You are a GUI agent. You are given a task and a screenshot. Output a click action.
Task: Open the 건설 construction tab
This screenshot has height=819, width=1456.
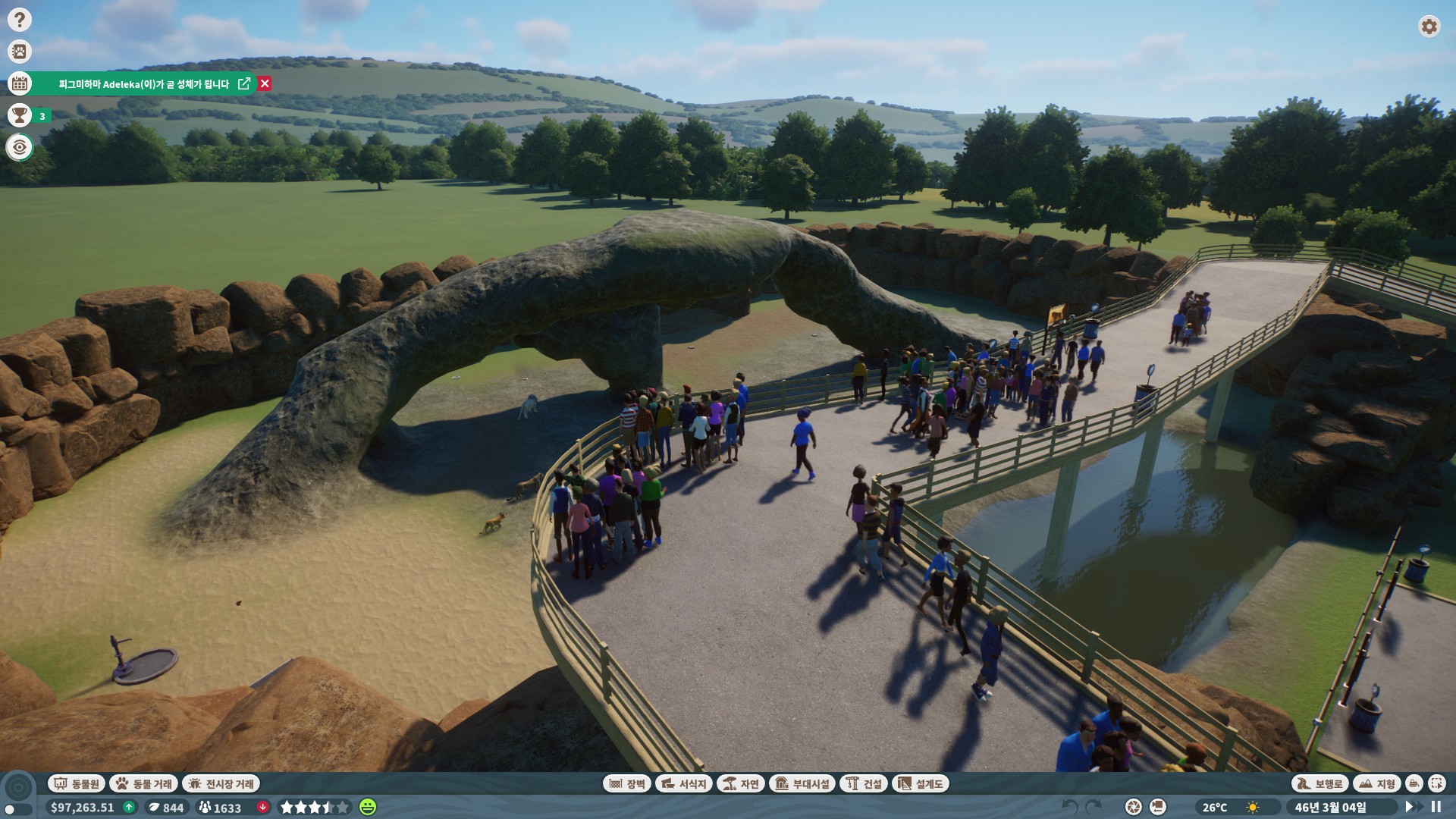point(864,783)
